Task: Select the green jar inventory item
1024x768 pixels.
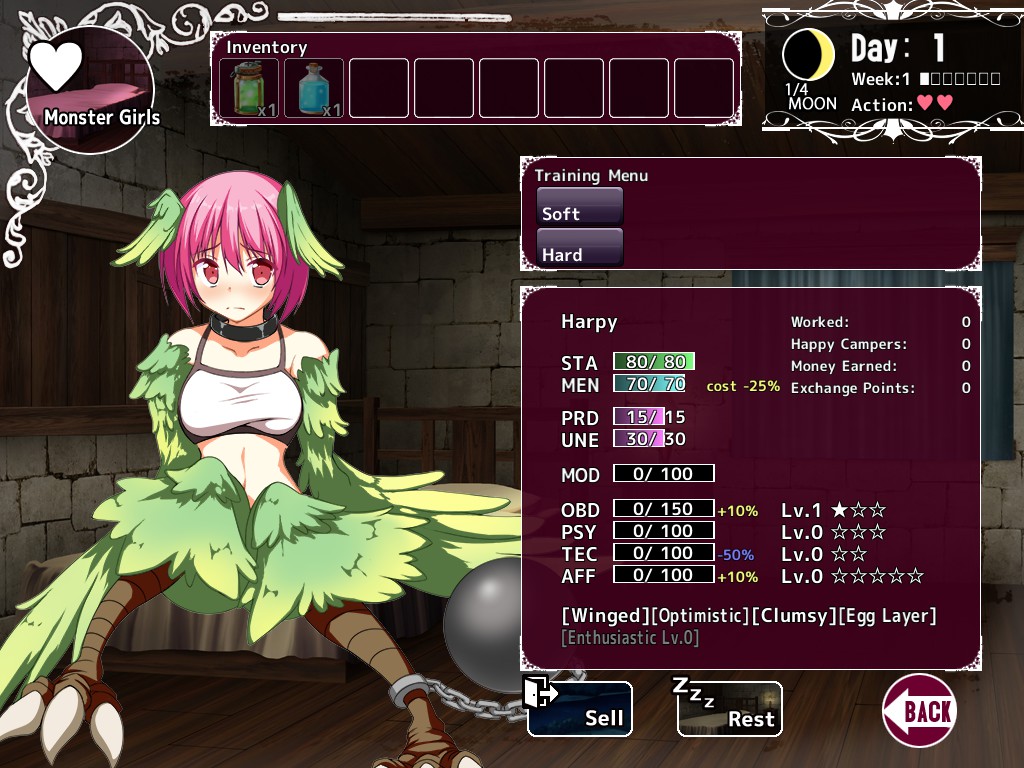Action: pyautogui.click(x=249, y=88)
